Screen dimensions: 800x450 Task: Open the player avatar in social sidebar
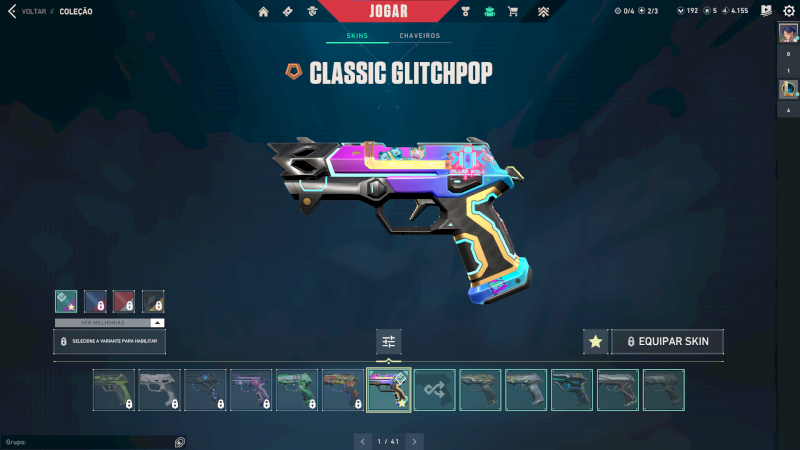coord(787,33)
